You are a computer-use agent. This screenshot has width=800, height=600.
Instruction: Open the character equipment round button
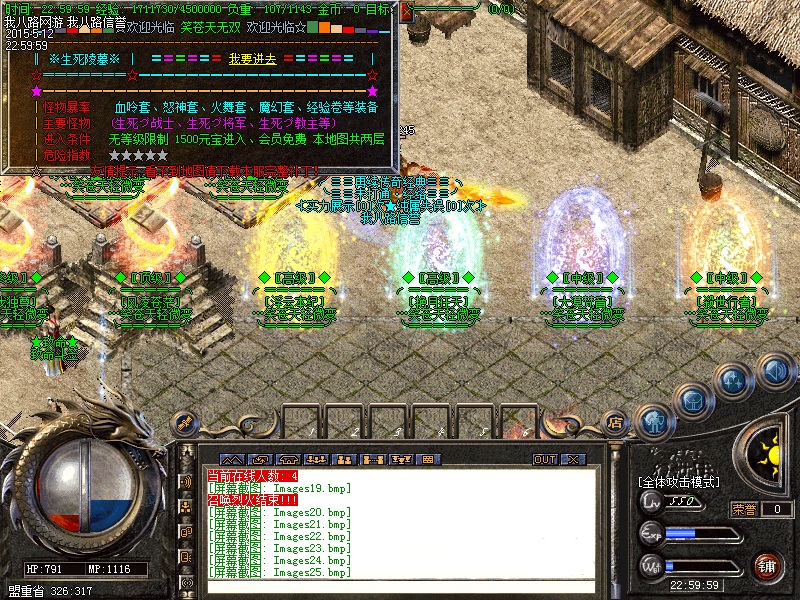pyautogui.click(x=653, y=421)
